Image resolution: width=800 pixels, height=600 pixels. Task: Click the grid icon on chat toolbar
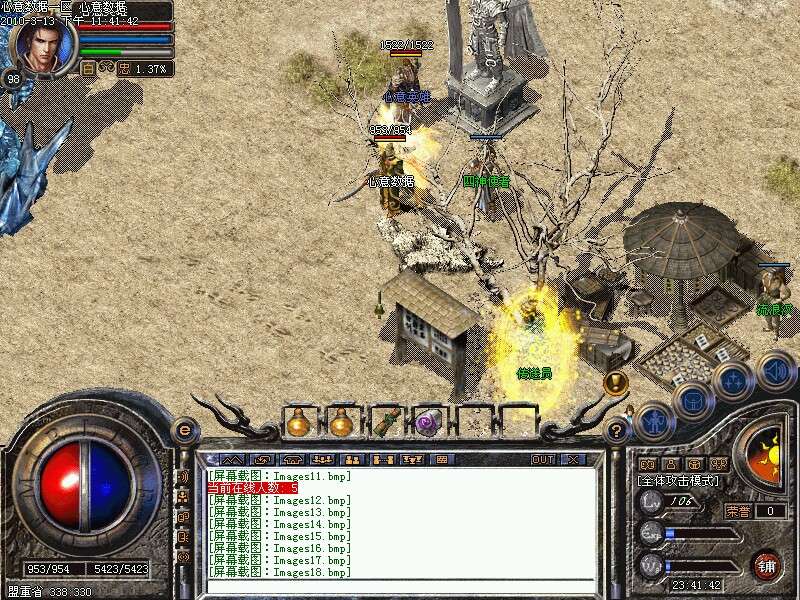click(x=441, y=459)
